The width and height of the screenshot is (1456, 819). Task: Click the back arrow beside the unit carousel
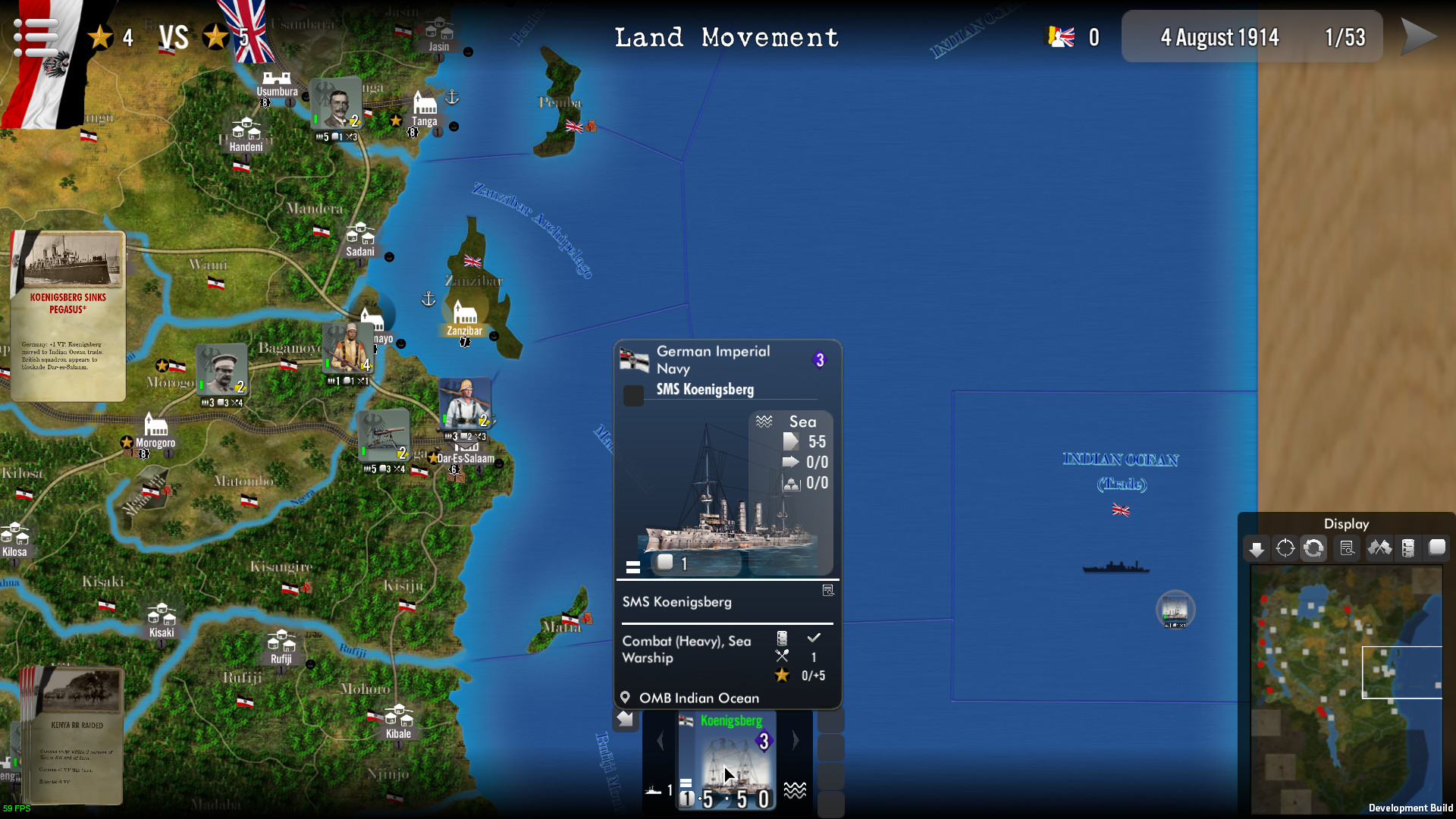tap(626, 718)
